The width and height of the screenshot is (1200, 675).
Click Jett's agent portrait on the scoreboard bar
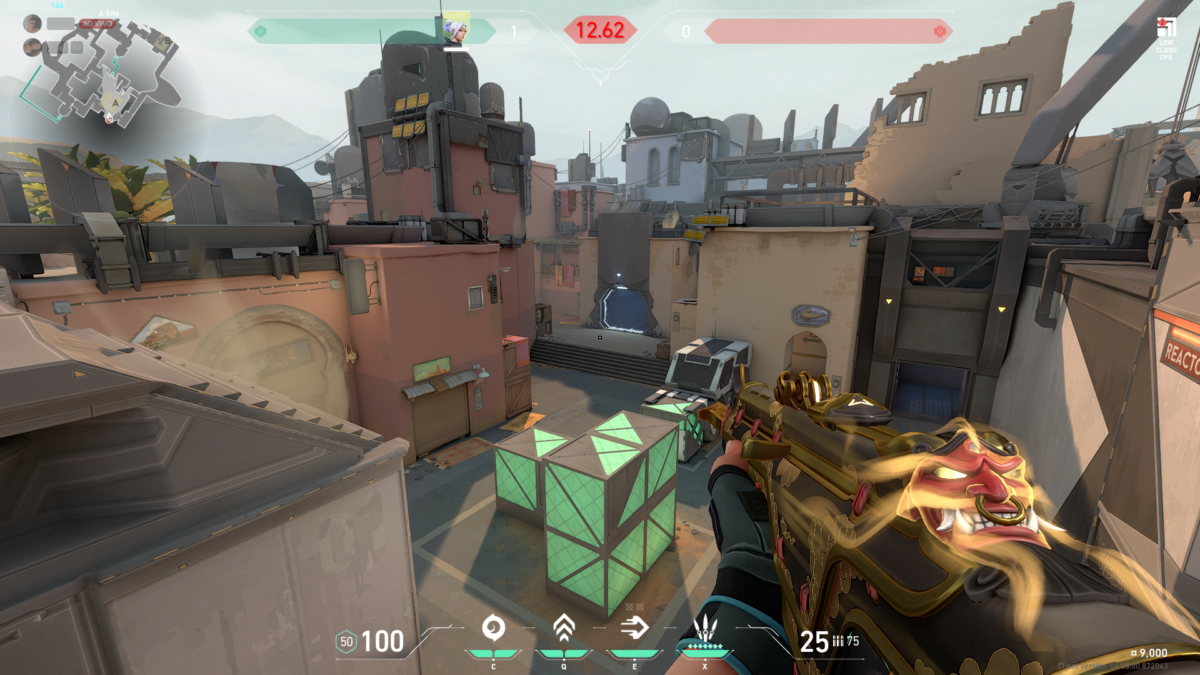click(x=457, y=31)
